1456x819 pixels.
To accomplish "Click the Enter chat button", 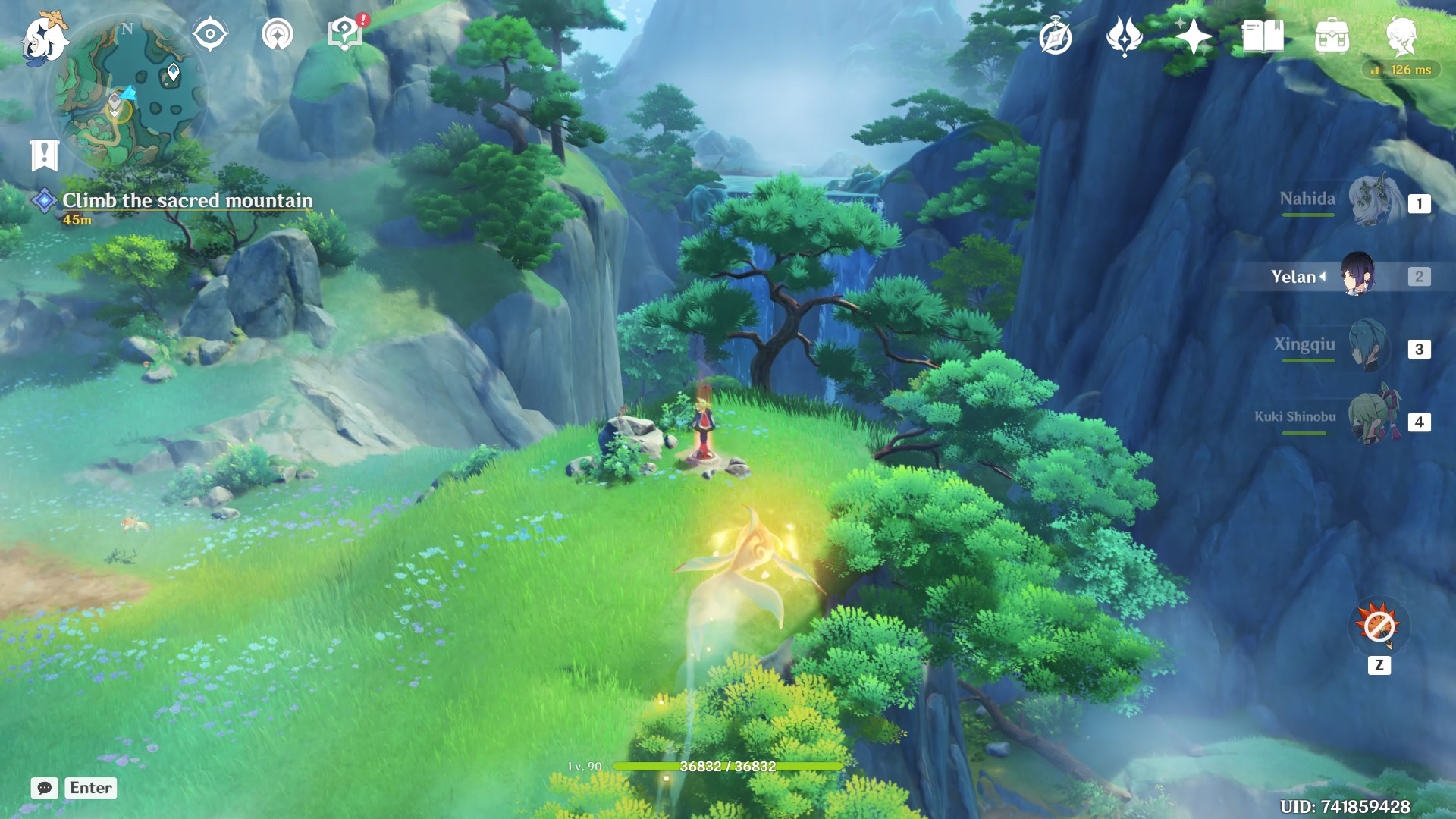I will [x=89, y=788].
